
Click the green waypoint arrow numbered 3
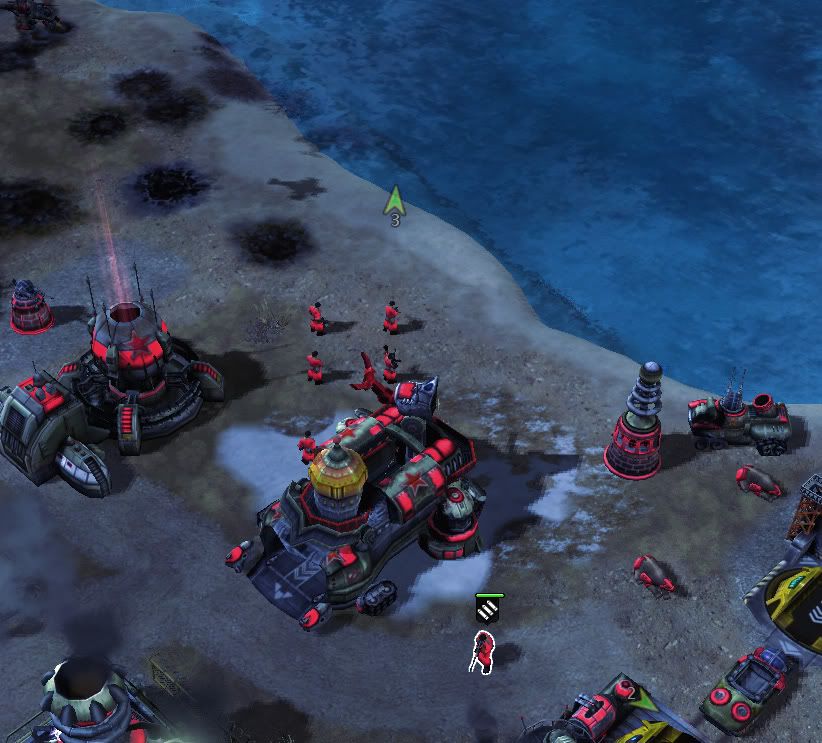point(395,202)
